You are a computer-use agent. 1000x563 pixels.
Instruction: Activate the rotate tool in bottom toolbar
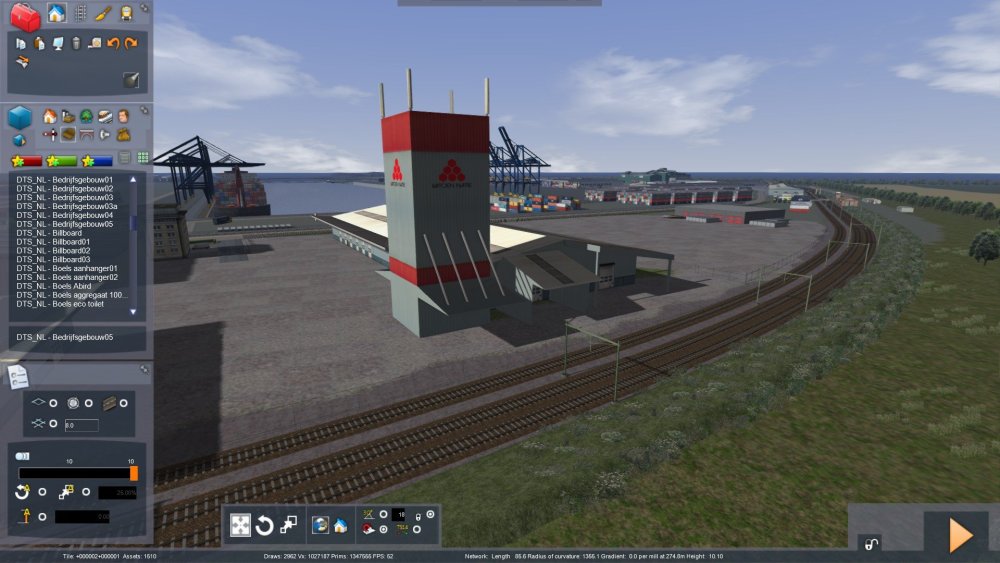265,525
